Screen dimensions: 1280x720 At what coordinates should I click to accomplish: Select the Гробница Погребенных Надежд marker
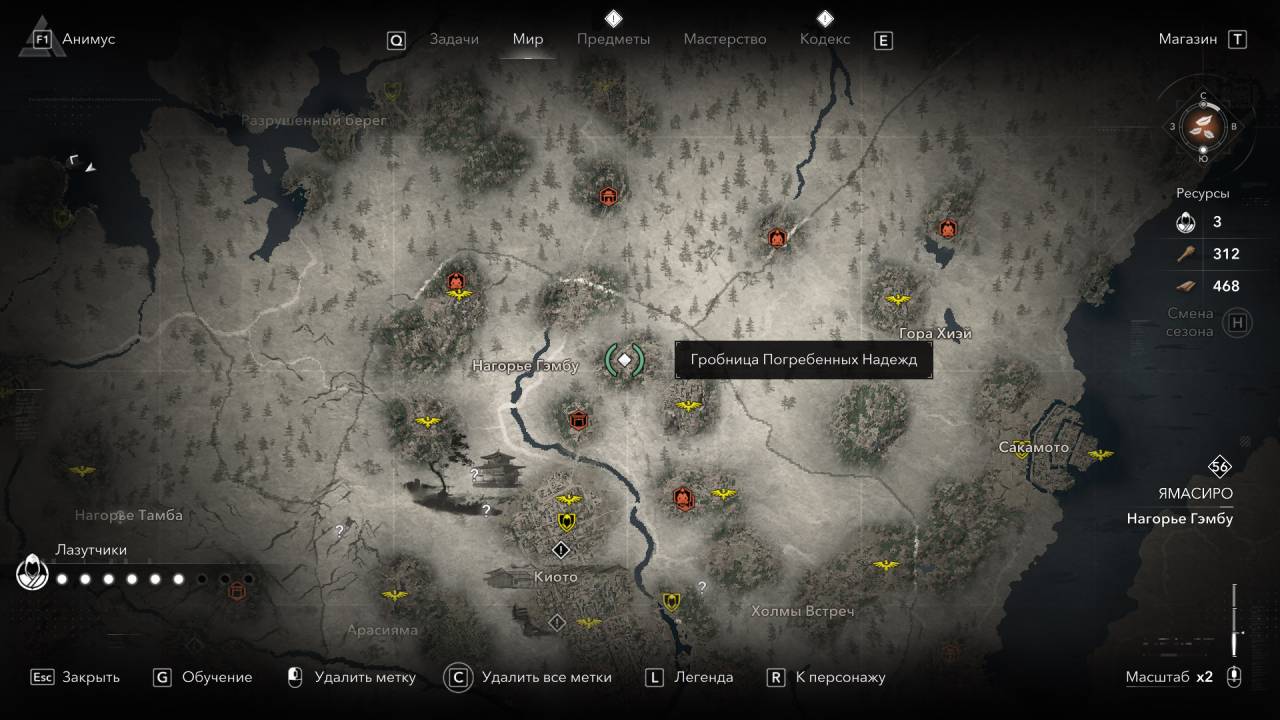pos(624,359)
